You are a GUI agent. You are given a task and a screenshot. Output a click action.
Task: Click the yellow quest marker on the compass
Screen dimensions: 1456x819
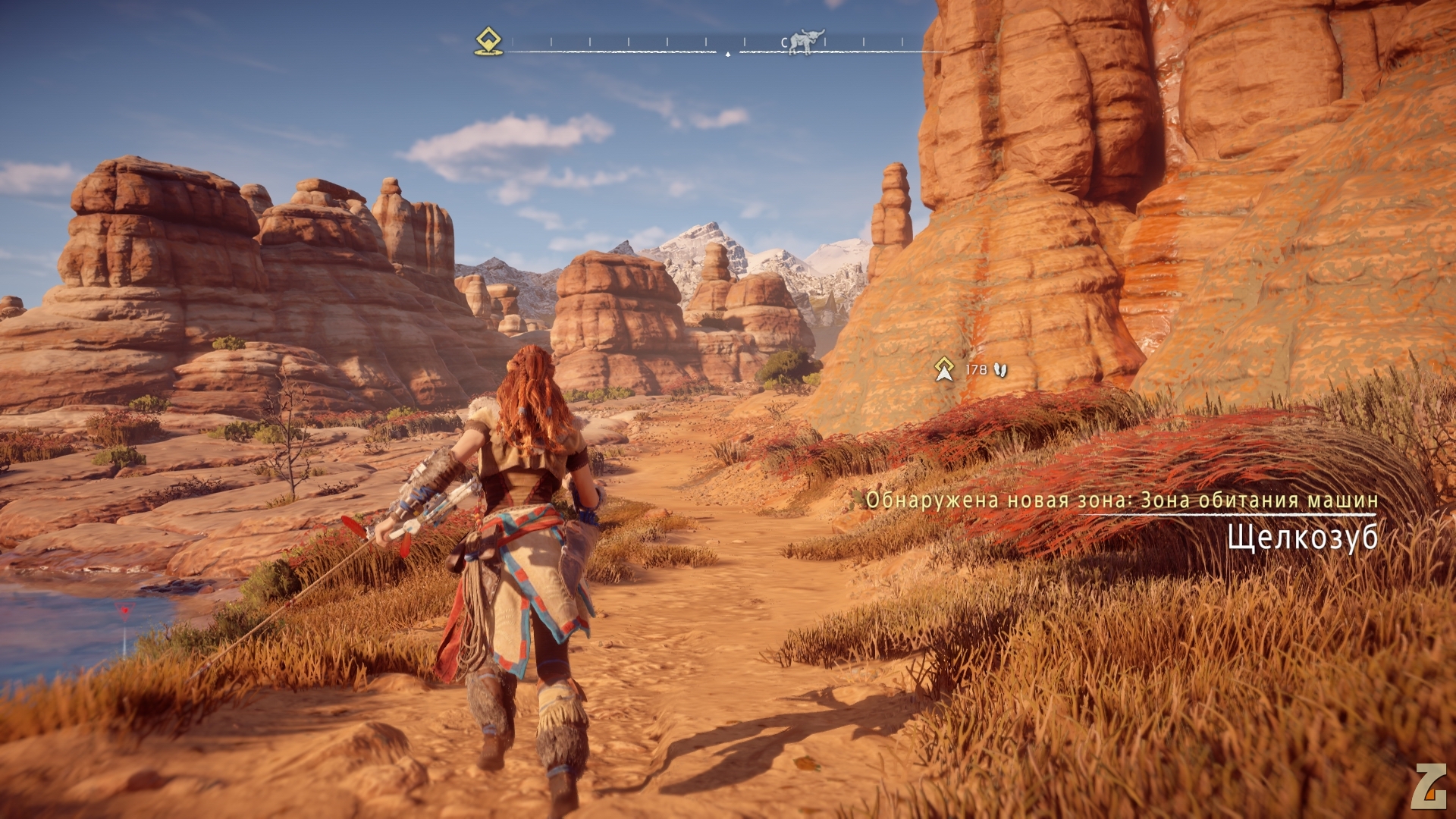(x=488, y=41)
